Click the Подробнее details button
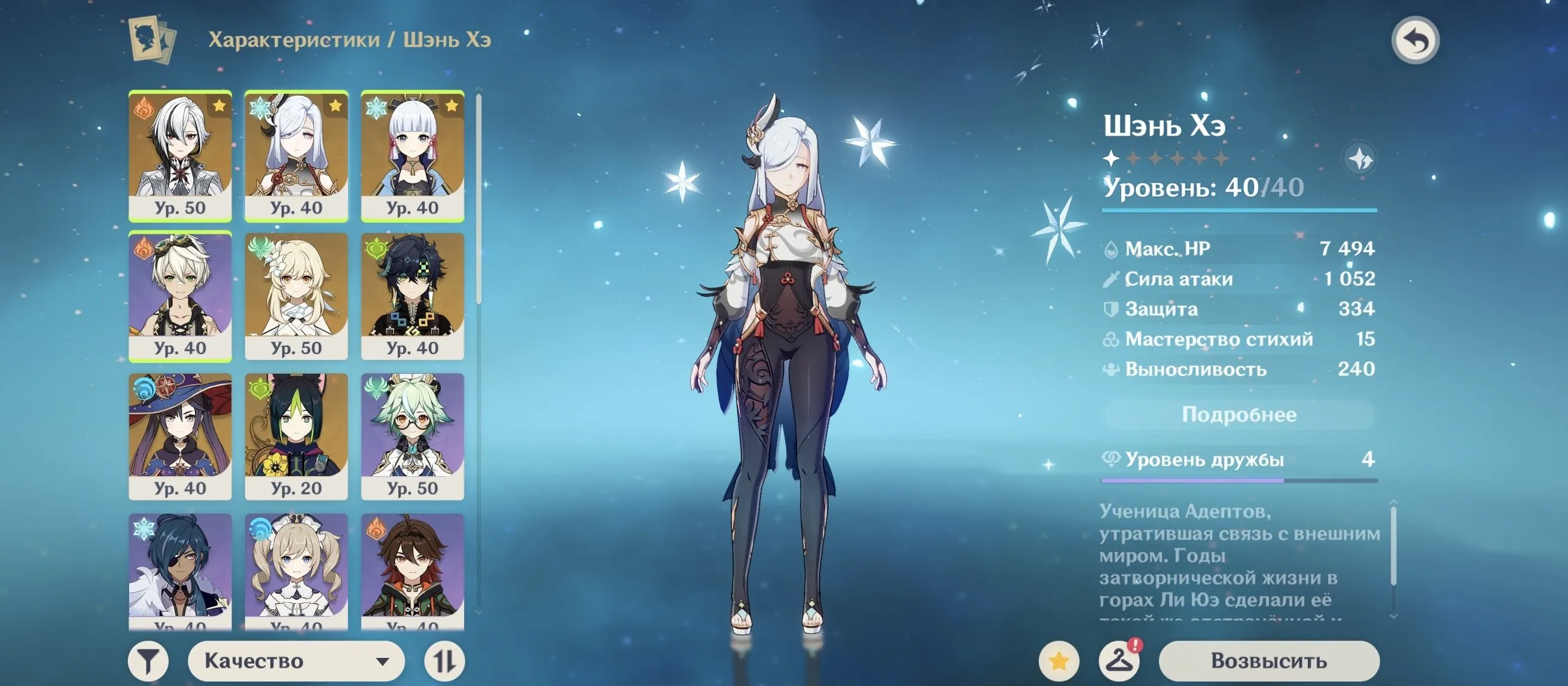 click(x=1238, y=415)
